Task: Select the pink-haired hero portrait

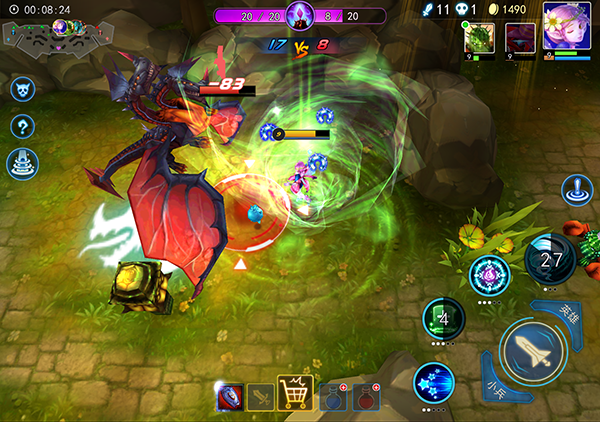Action: coord(565,26)
